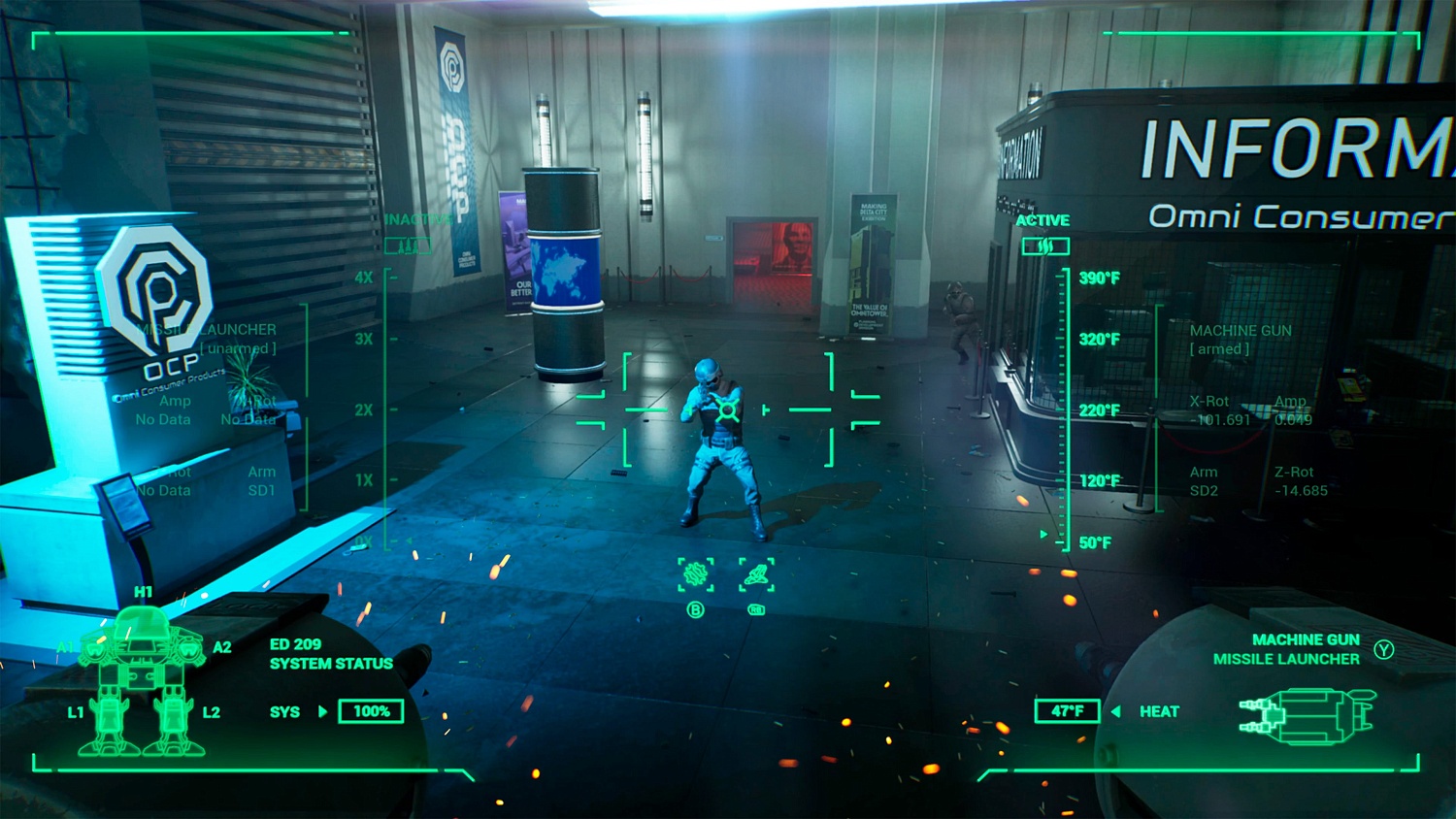1456x819 pixels.
Task: Switch to the MISSILE LAUNCHER weapon entry
Action: [1286, 660]
